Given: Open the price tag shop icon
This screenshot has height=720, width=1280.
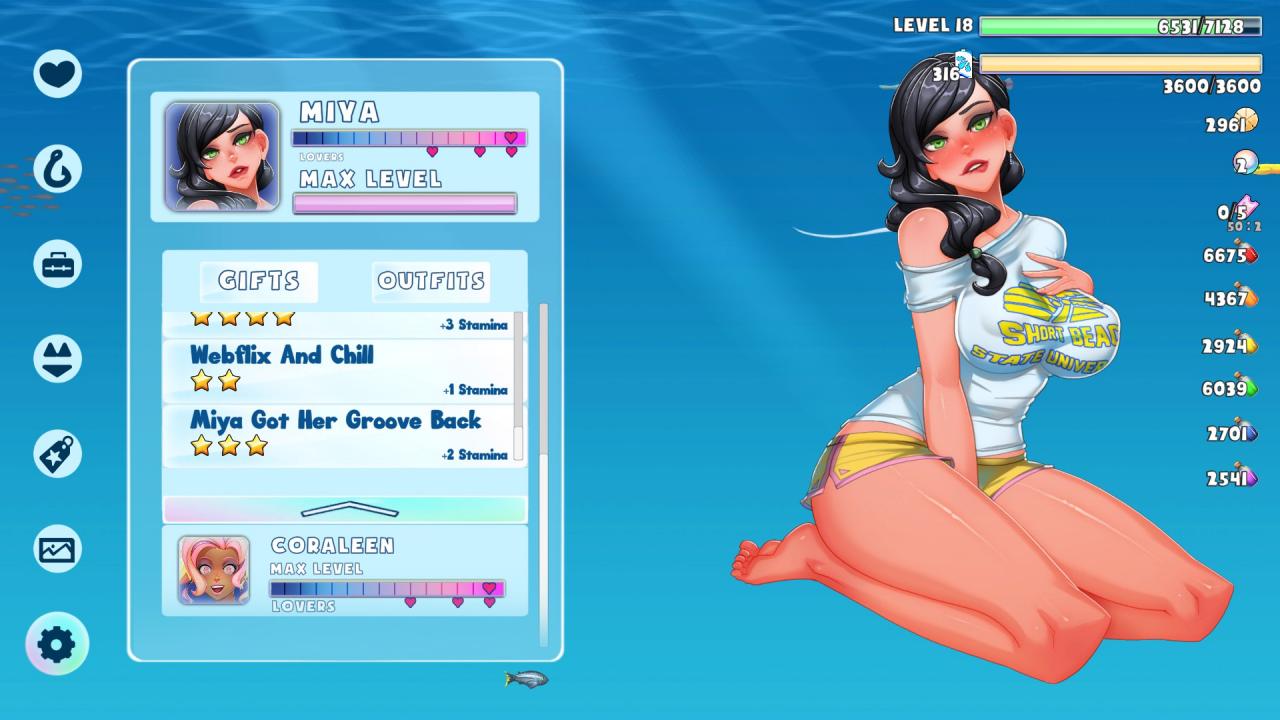Looking at the screenshot, I should (57, 454).
